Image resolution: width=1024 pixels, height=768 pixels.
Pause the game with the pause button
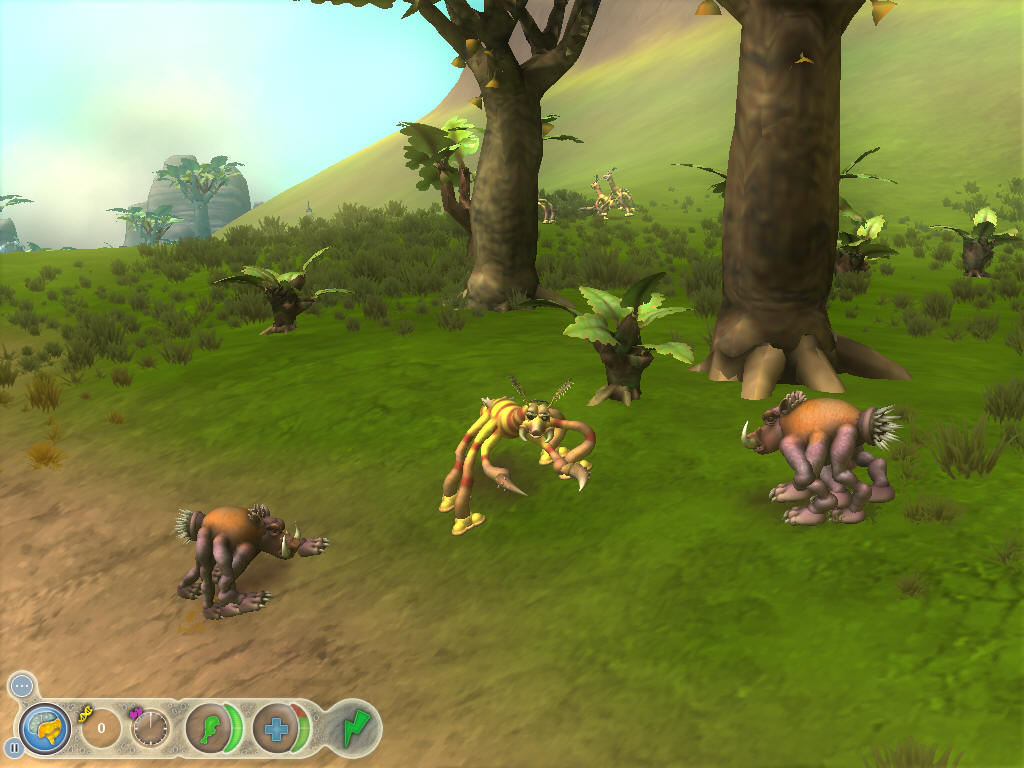pos(14,747)
